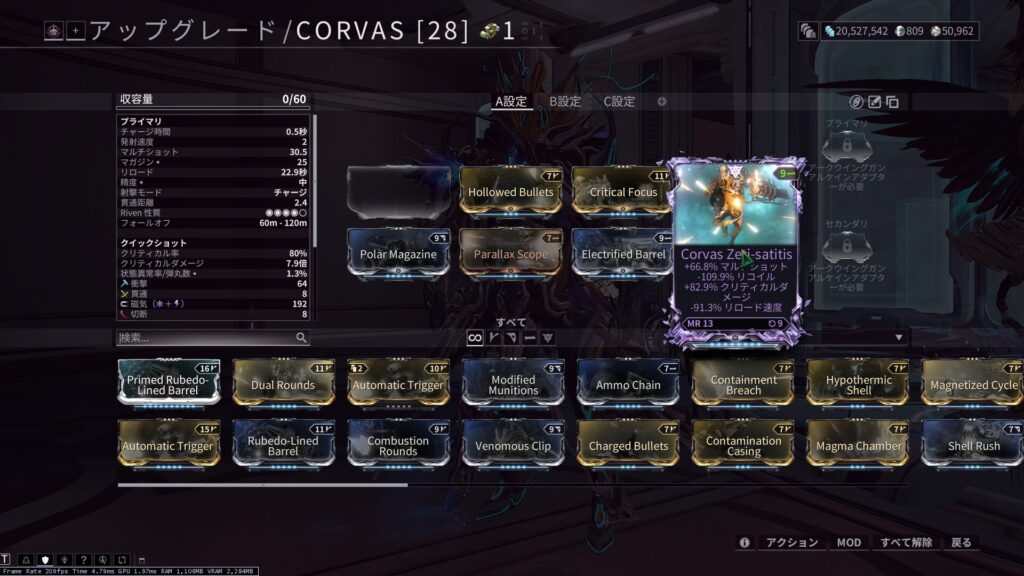The image size is (1024, 576).
Task: Choose the Modified Munitions mod card
Action: click(x=513, y=385)
